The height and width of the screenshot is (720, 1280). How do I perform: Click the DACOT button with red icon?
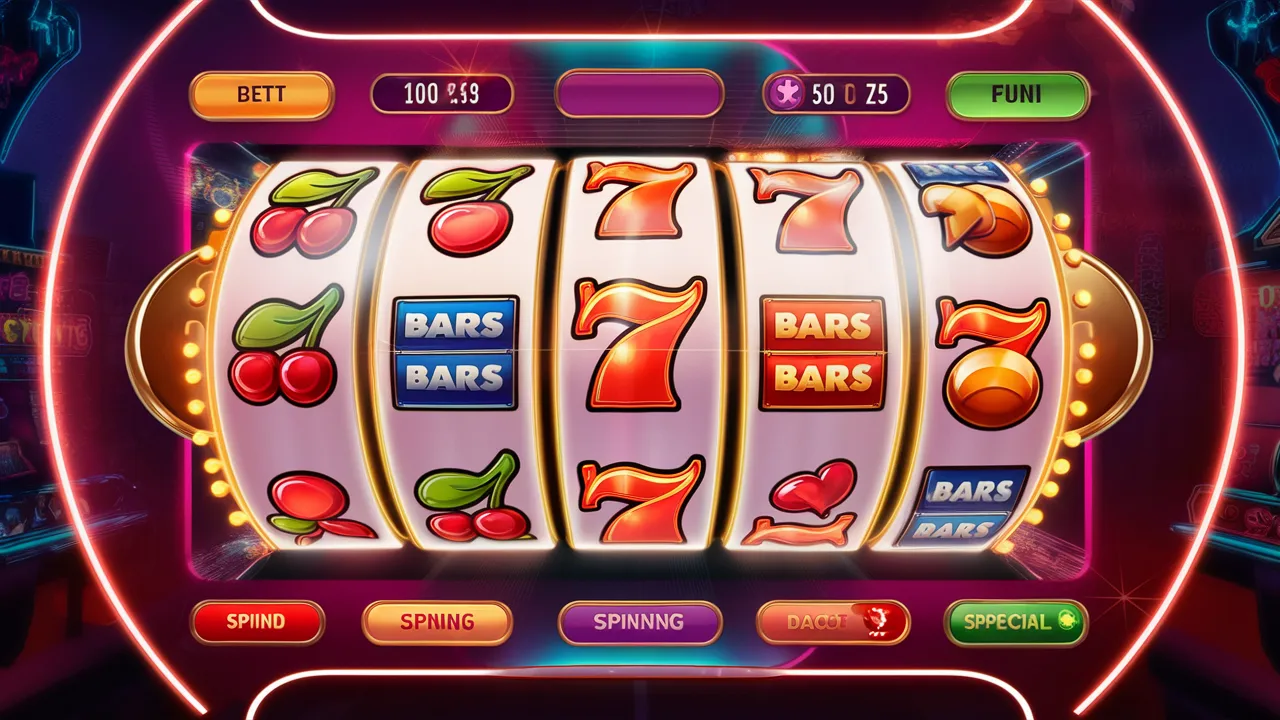coord(833,621)
